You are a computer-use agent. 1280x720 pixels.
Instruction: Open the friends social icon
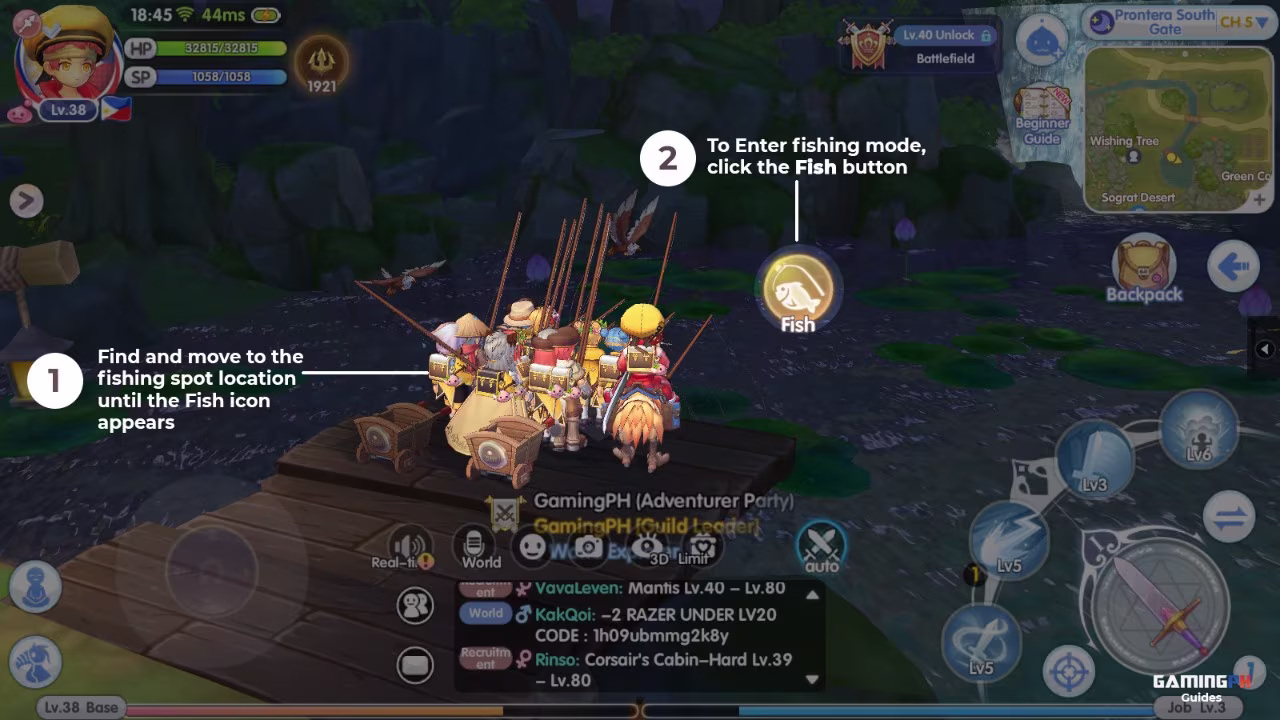pos(415,606)
